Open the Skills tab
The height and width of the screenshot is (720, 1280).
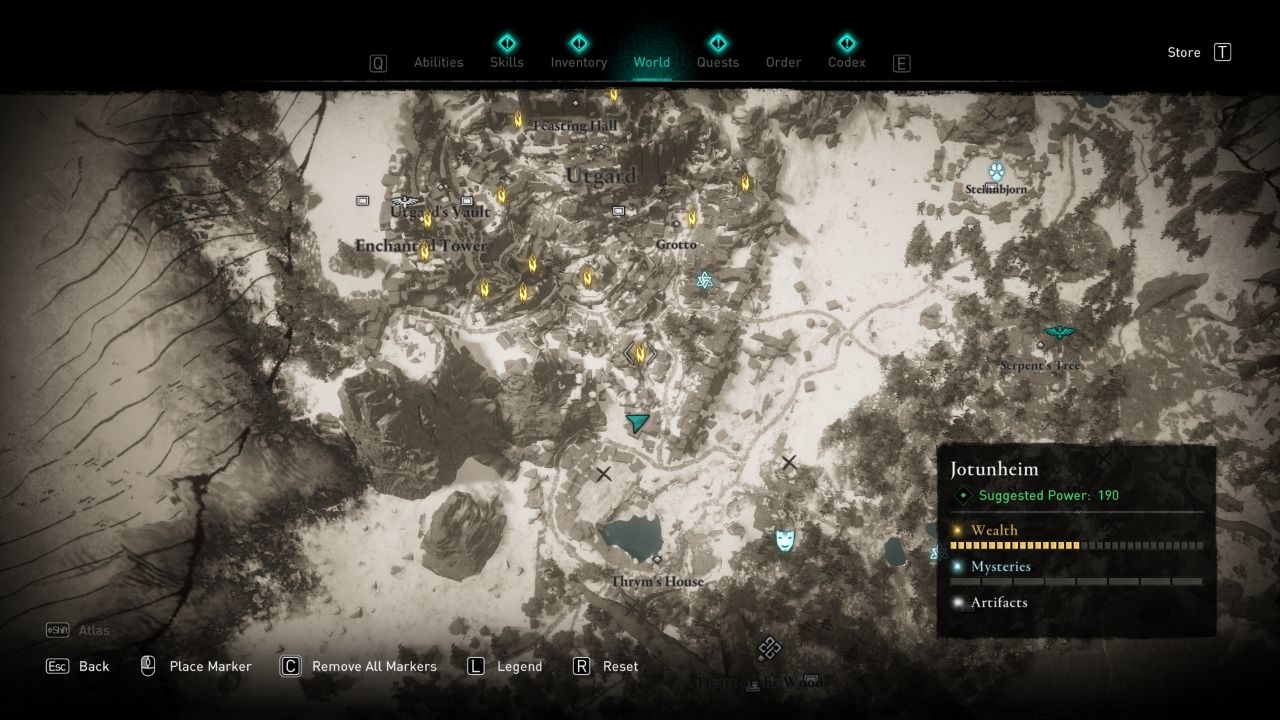(507, 62)
